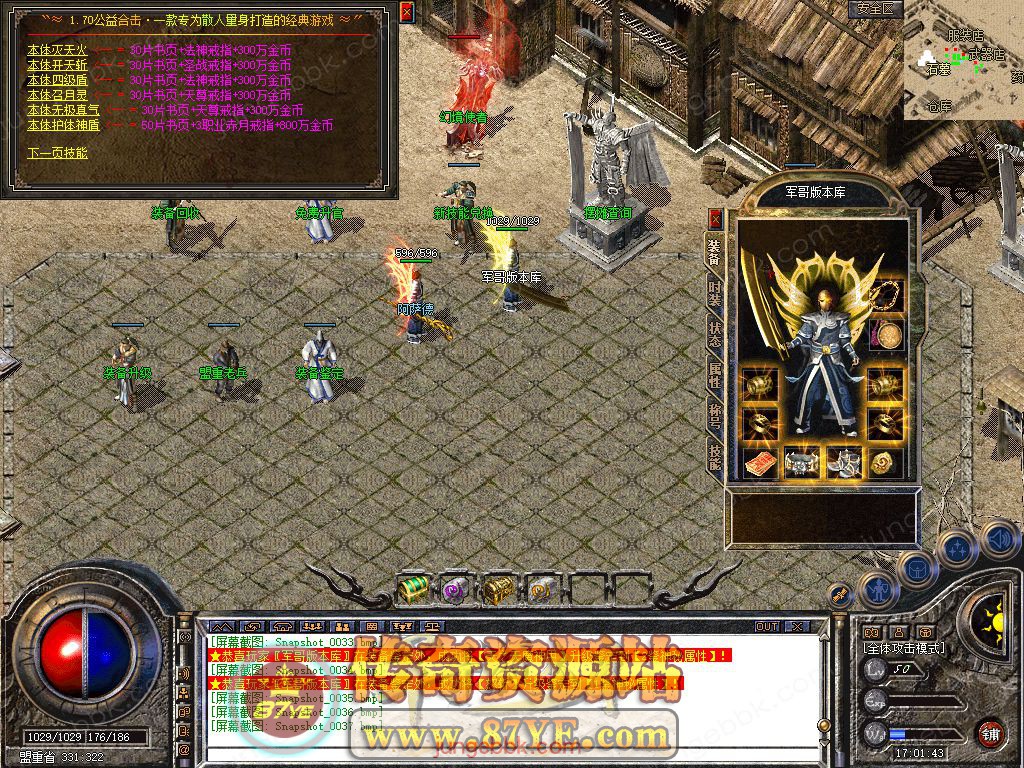1024x768 pixels.
Task: Switch to the 时装 fashion tab
Action: tap(715, 293)
